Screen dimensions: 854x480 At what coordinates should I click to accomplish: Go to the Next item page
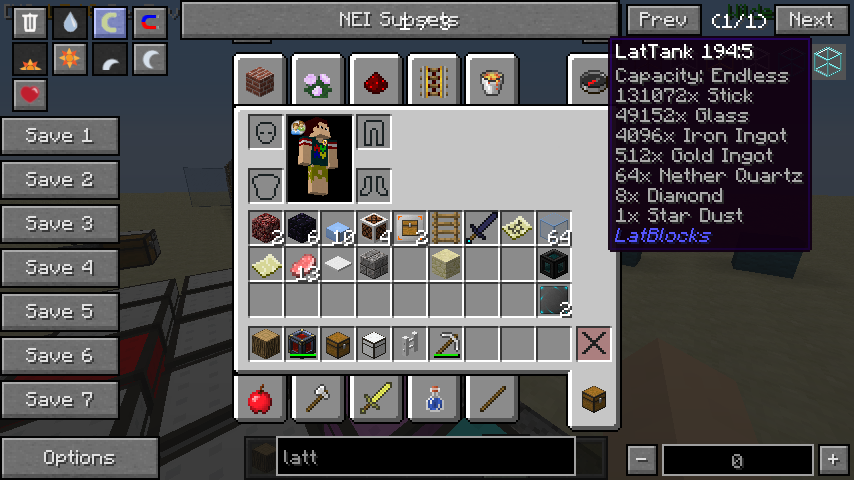[811, 20]
